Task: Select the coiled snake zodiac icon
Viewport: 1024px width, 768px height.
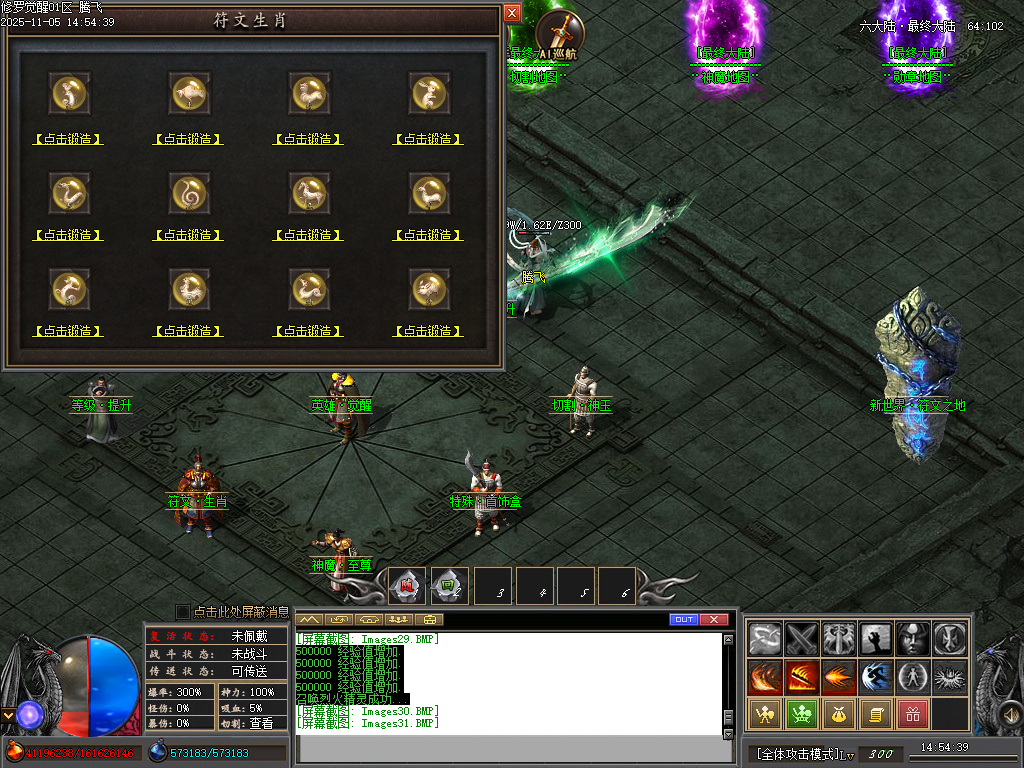Action: (190, 189)
